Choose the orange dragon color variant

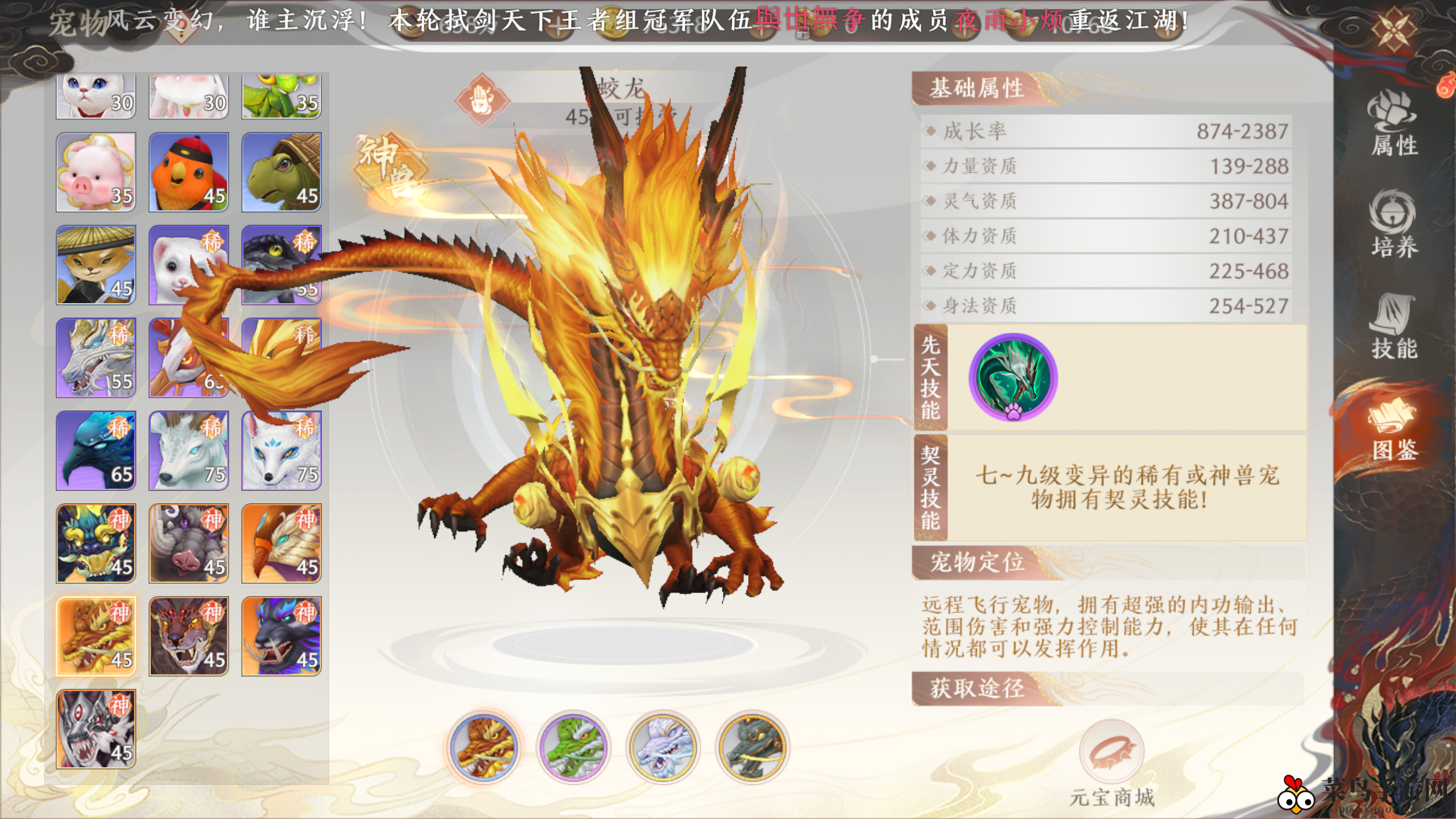click(483, 747)
